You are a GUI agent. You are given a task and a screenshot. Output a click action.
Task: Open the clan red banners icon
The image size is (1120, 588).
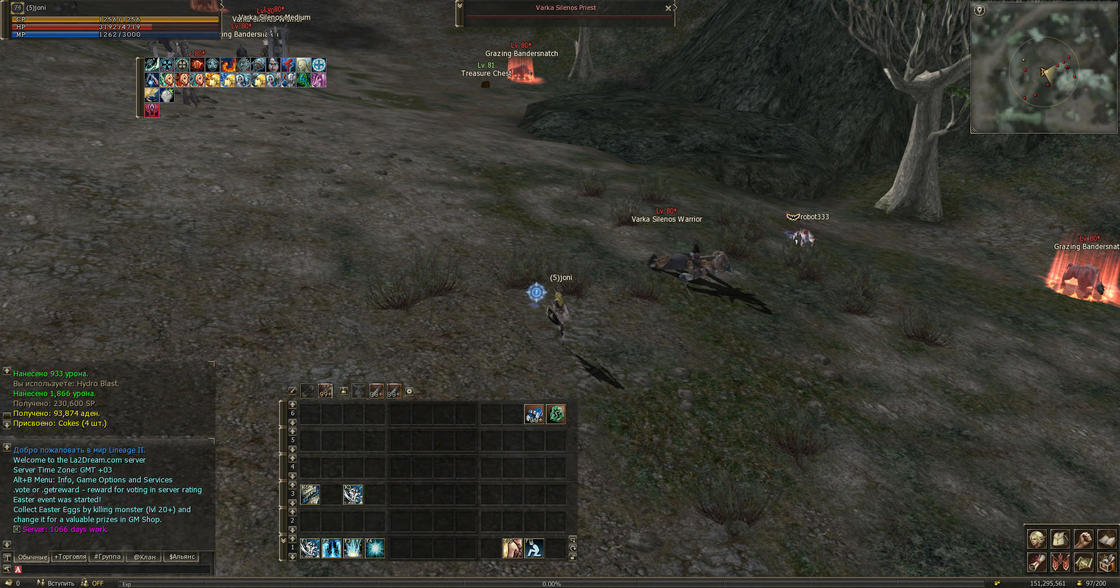[x=1060, y=563]
